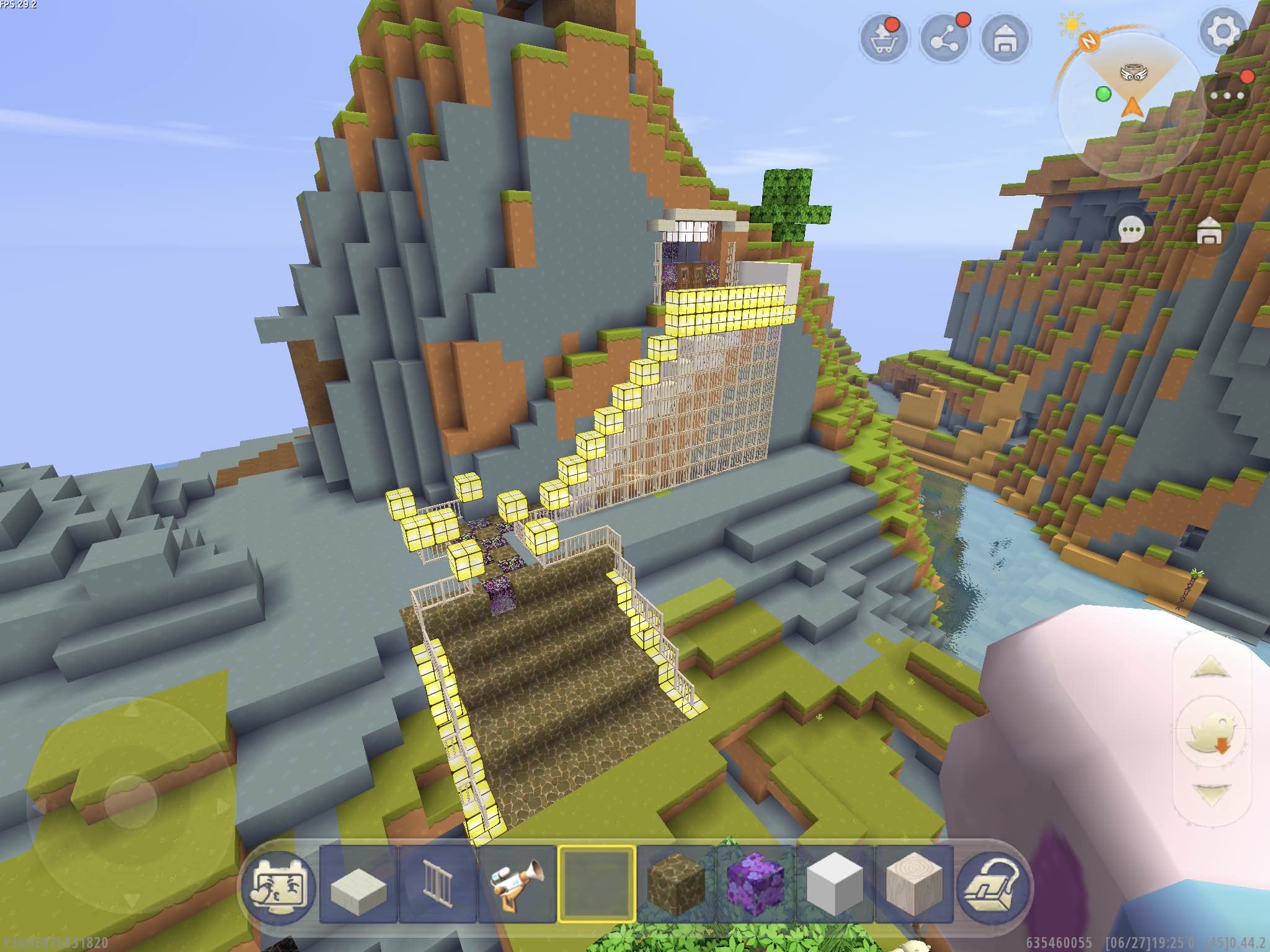Open the chat speech bubble
1270x952 pixels.
[x=1132, y=231]
